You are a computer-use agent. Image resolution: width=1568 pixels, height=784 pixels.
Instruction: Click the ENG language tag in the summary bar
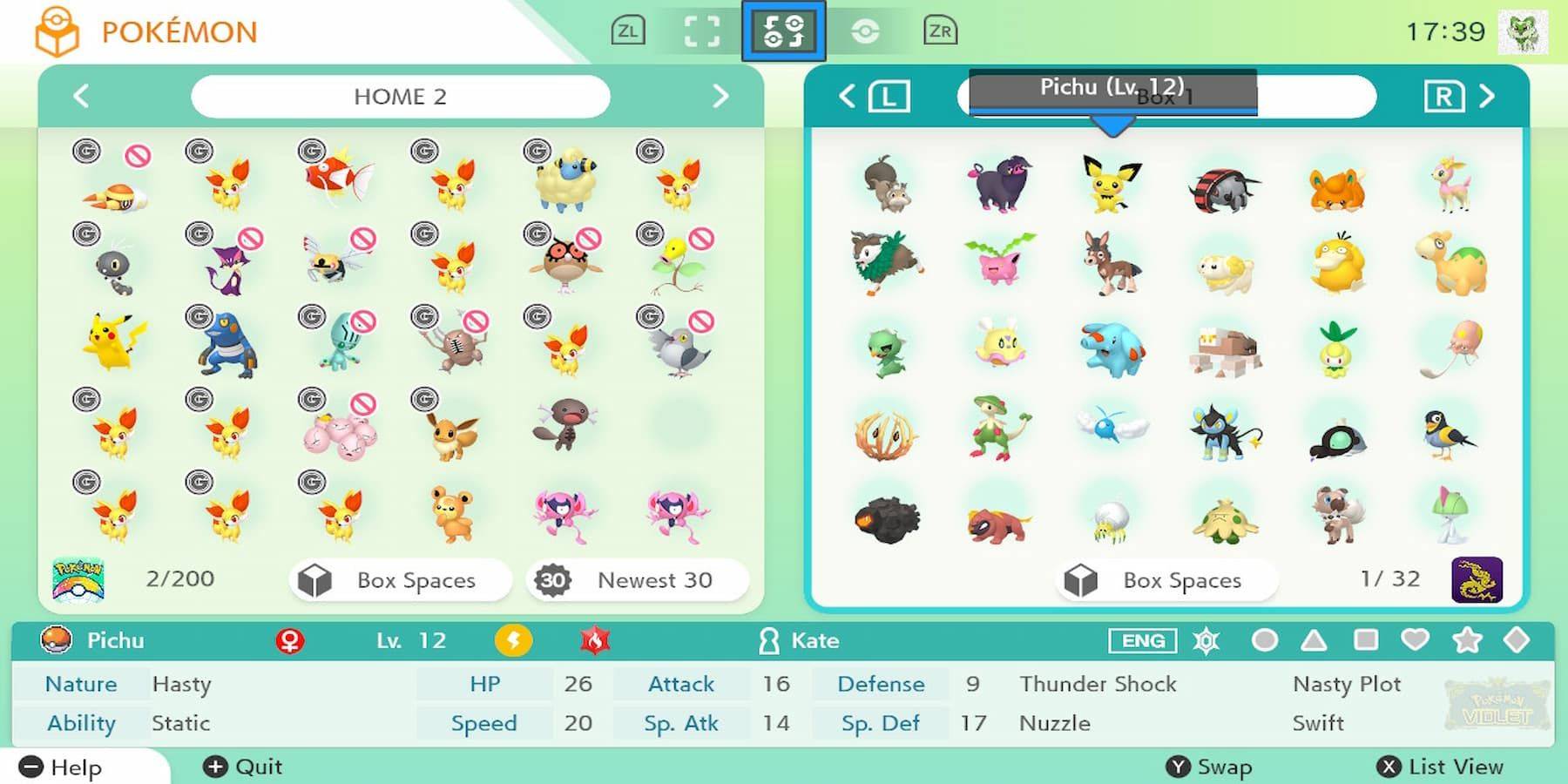point(1141,641)
